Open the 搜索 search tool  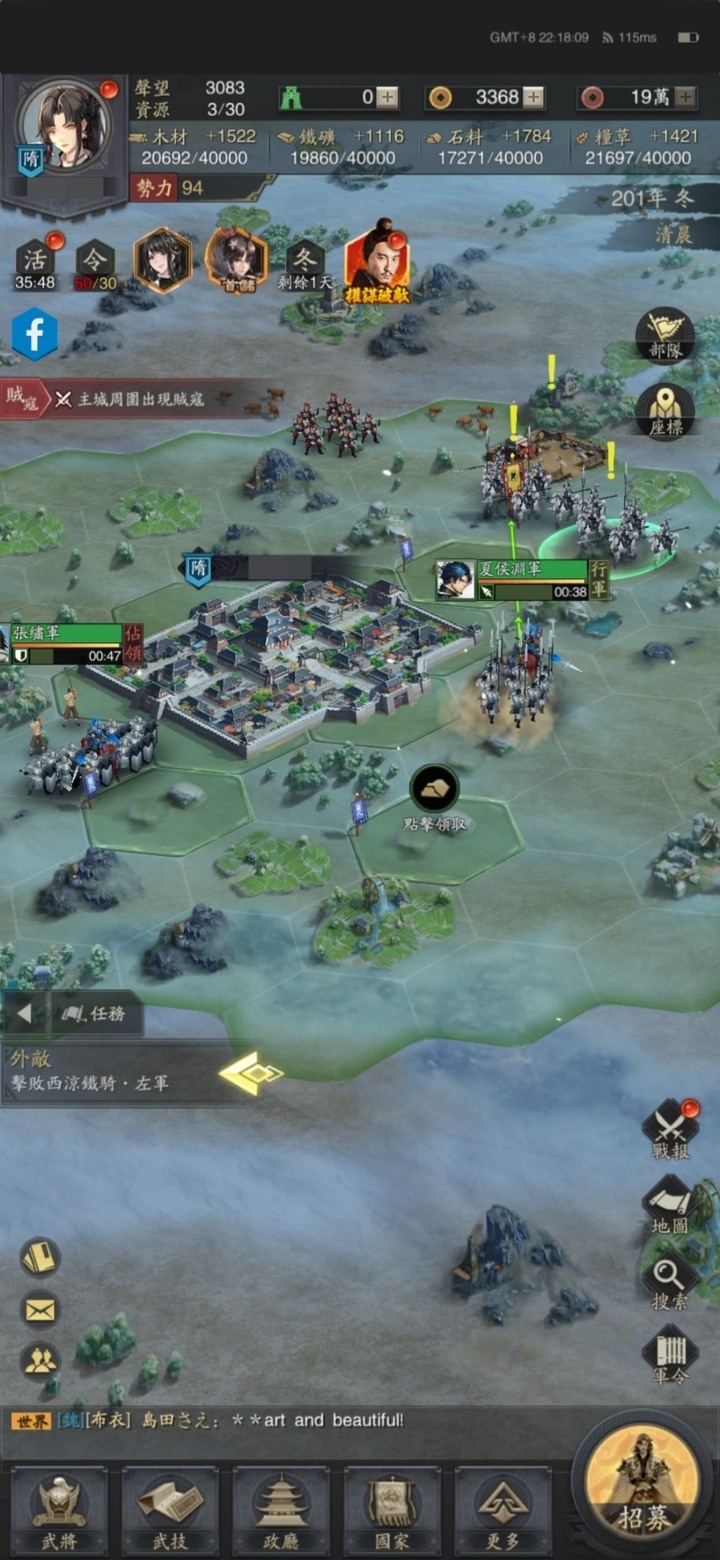click(670, 1282)
